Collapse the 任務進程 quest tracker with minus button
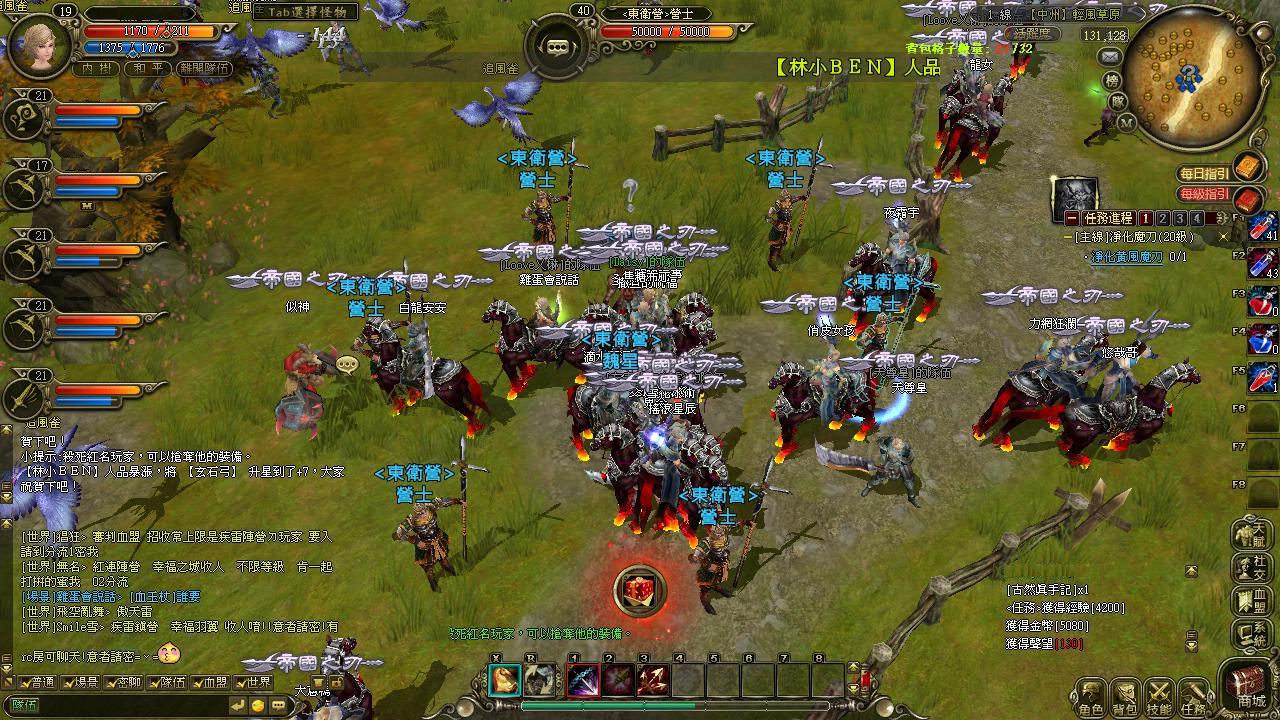The height and width of the screenshot is (720, 1280). (1071, 218)
